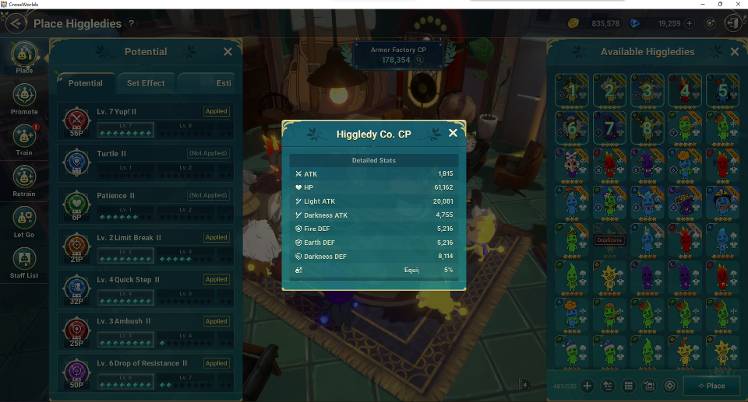Screen dimensions: 748x402
Task: Pick the higgledy numbered 7
Action: pos(609,127)
